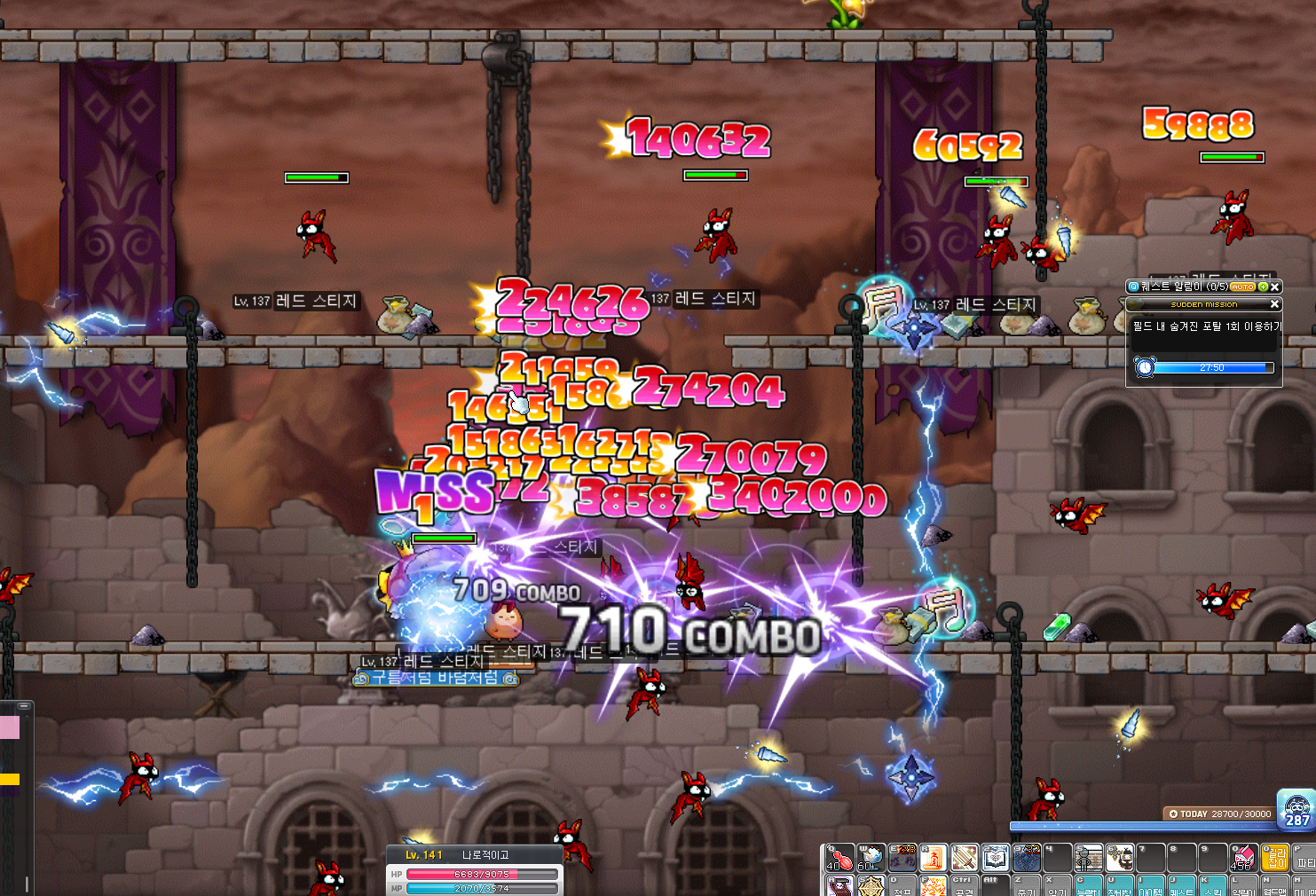
Task: Select the grey figure by brick wall skill
Action: coord(1088,857)
